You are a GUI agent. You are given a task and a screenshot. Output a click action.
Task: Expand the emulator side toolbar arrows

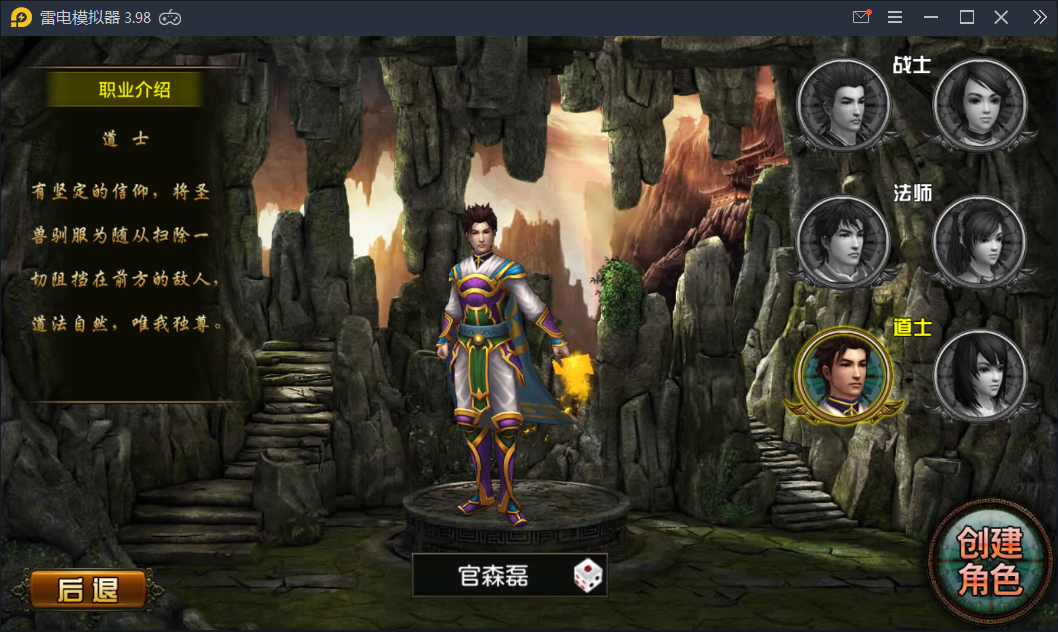coord(1039,17)
